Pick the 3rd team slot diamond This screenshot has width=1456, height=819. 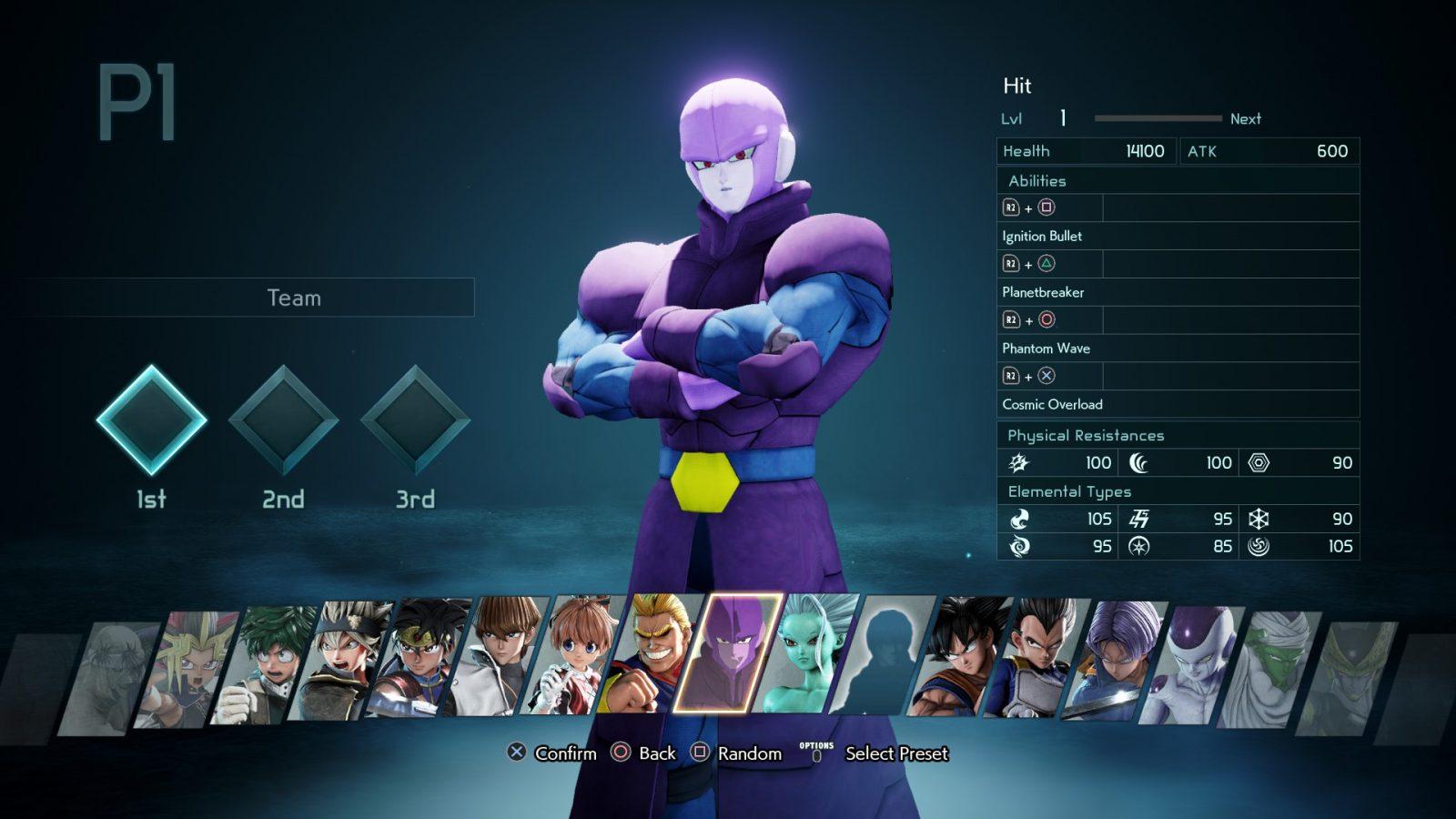click(x=415, y=420)
